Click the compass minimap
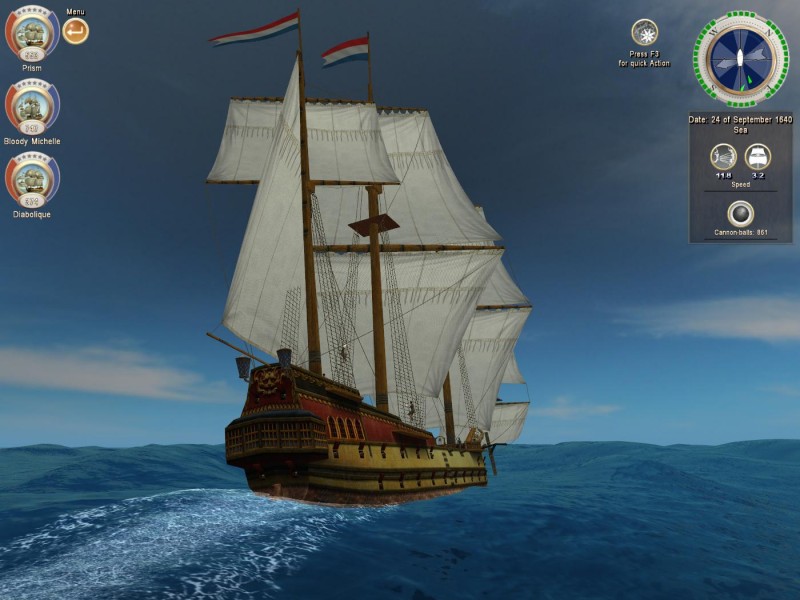 (740, 58)
